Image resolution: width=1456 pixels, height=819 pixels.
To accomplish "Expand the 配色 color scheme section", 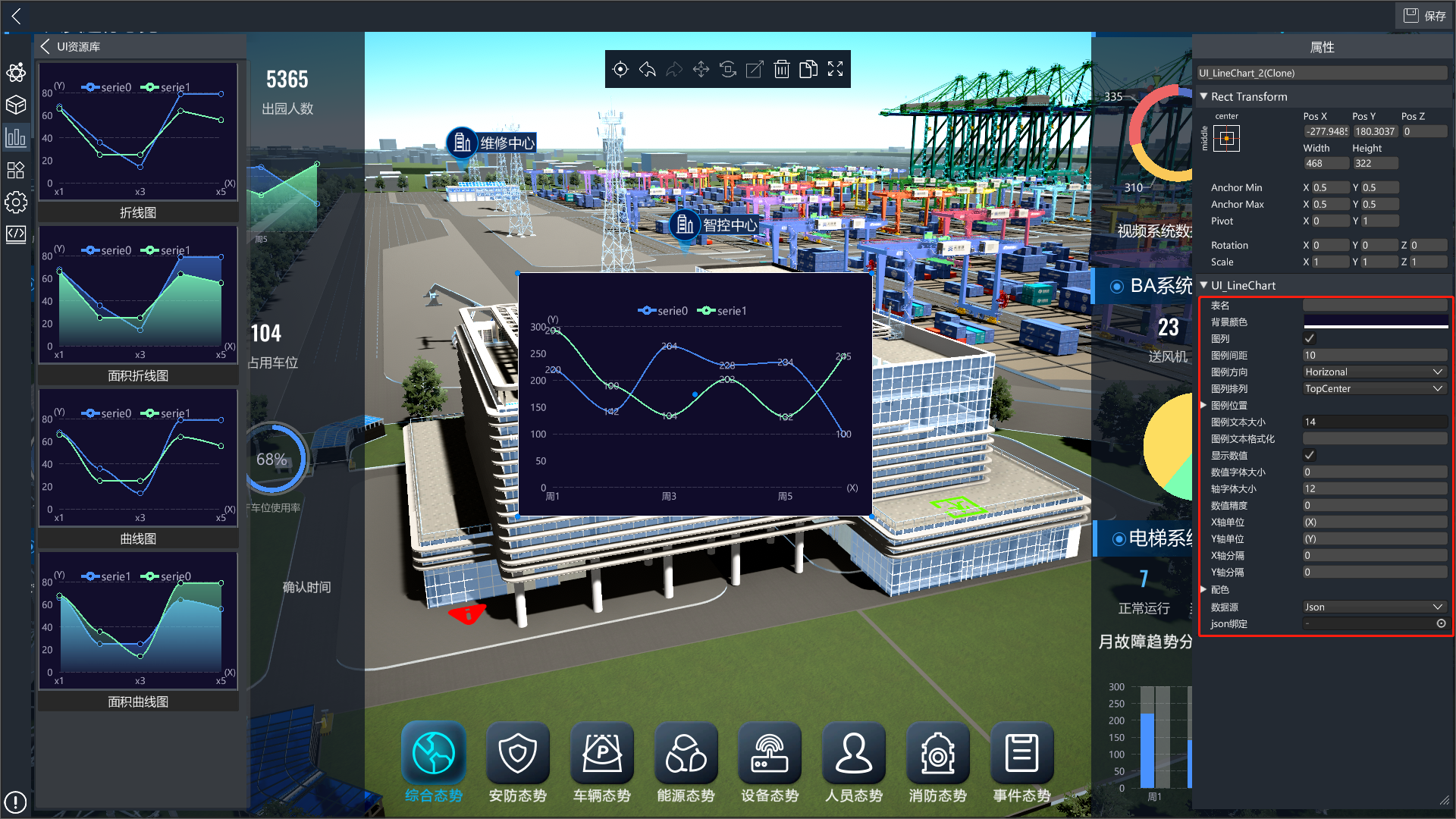I will [1204, 589].
